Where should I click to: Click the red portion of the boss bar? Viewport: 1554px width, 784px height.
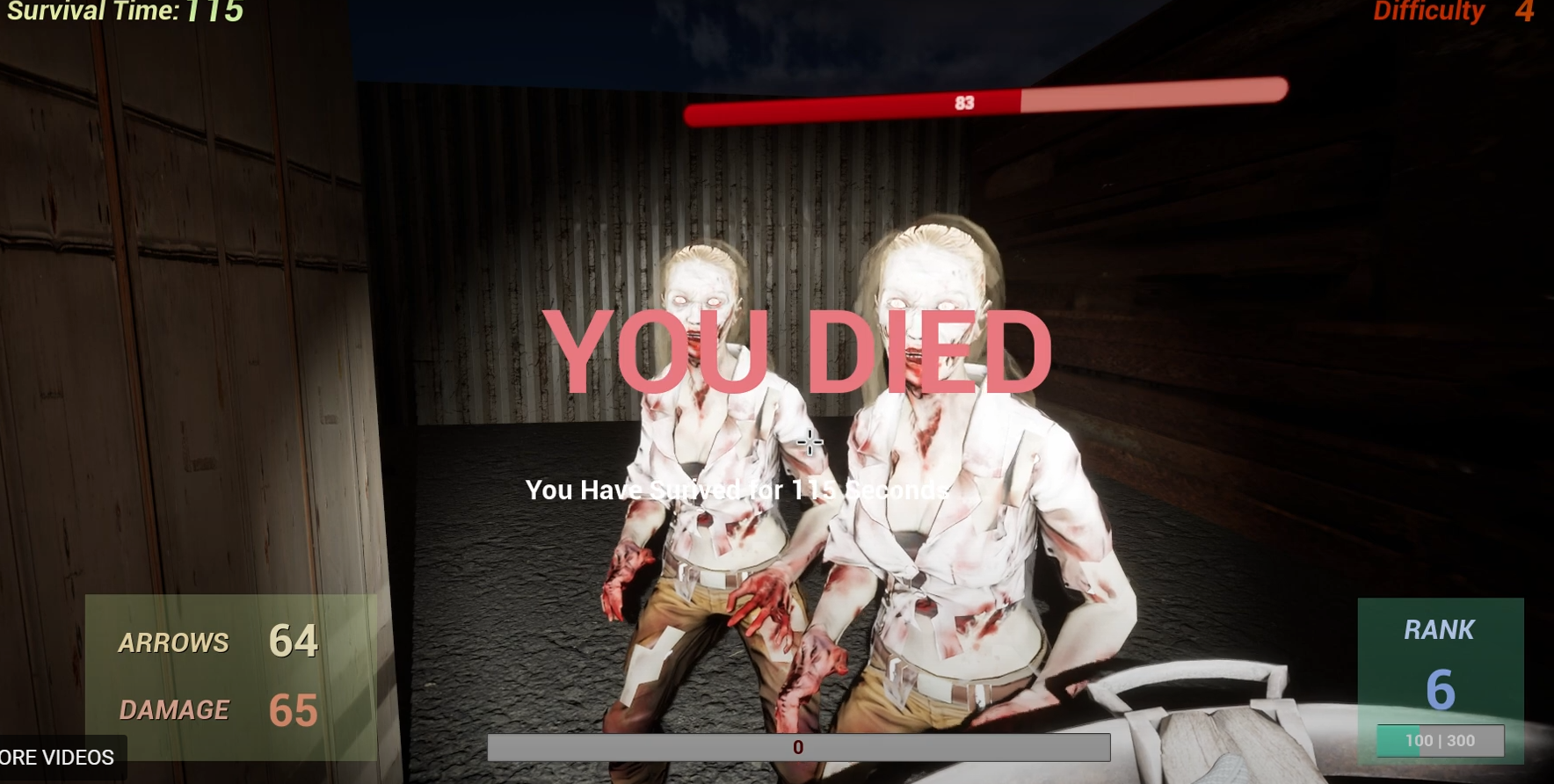coord(853,103)
